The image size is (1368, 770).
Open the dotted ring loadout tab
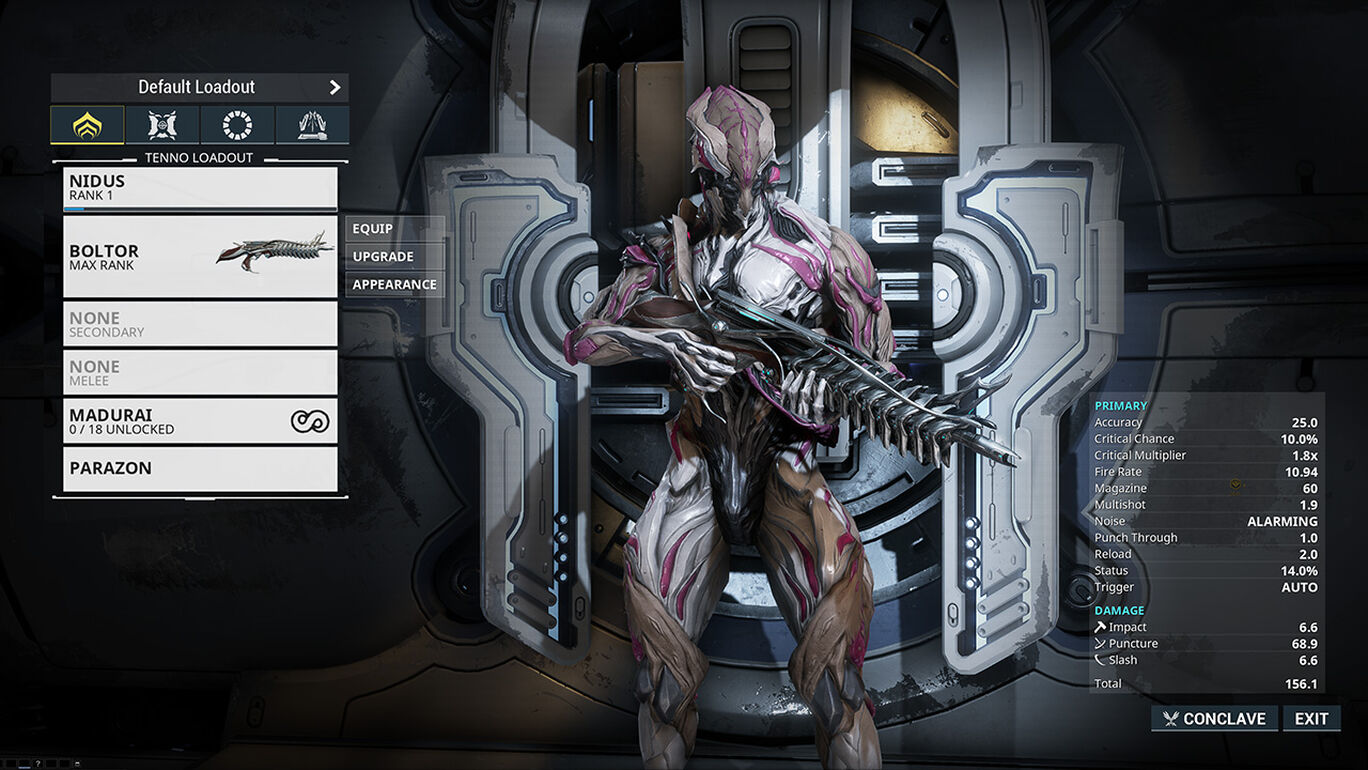[237, 125]
